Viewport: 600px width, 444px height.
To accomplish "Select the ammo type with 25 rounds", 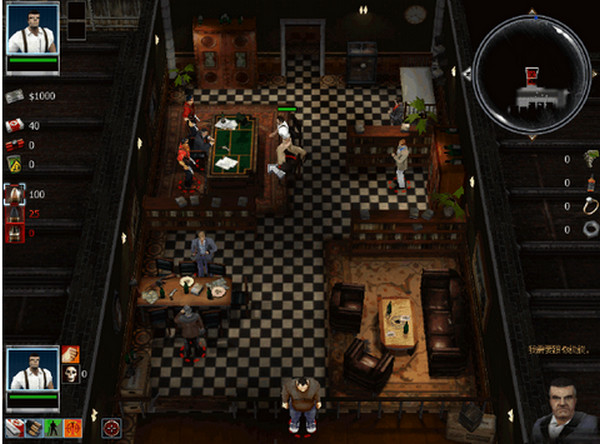I will tap(15, 214).
